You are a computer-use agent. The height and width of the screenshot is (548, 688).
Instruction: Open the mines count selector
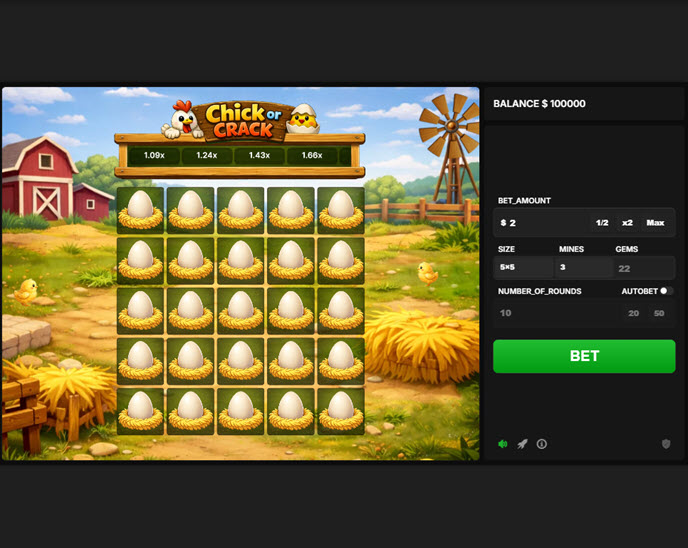584,268
